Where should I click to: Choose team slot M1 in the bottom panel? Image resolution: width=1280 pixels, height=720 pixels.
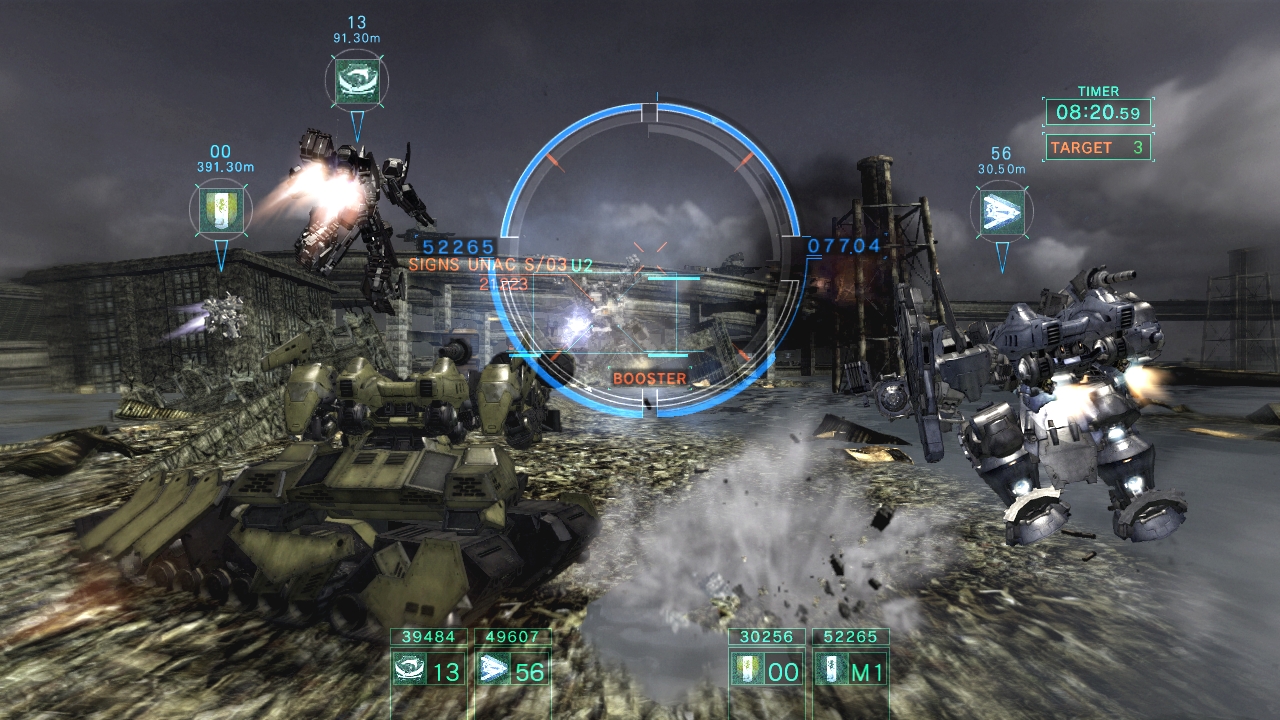852,669
